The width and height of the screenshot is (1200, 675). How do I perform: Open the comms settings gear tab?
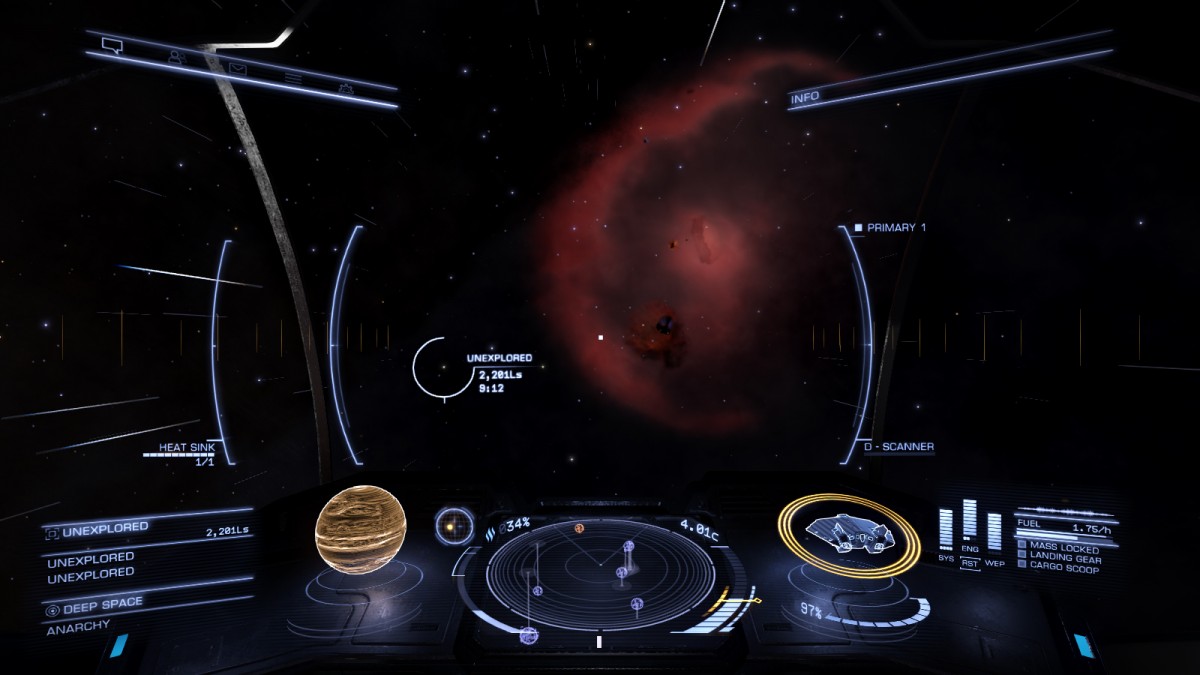[346, 89]
